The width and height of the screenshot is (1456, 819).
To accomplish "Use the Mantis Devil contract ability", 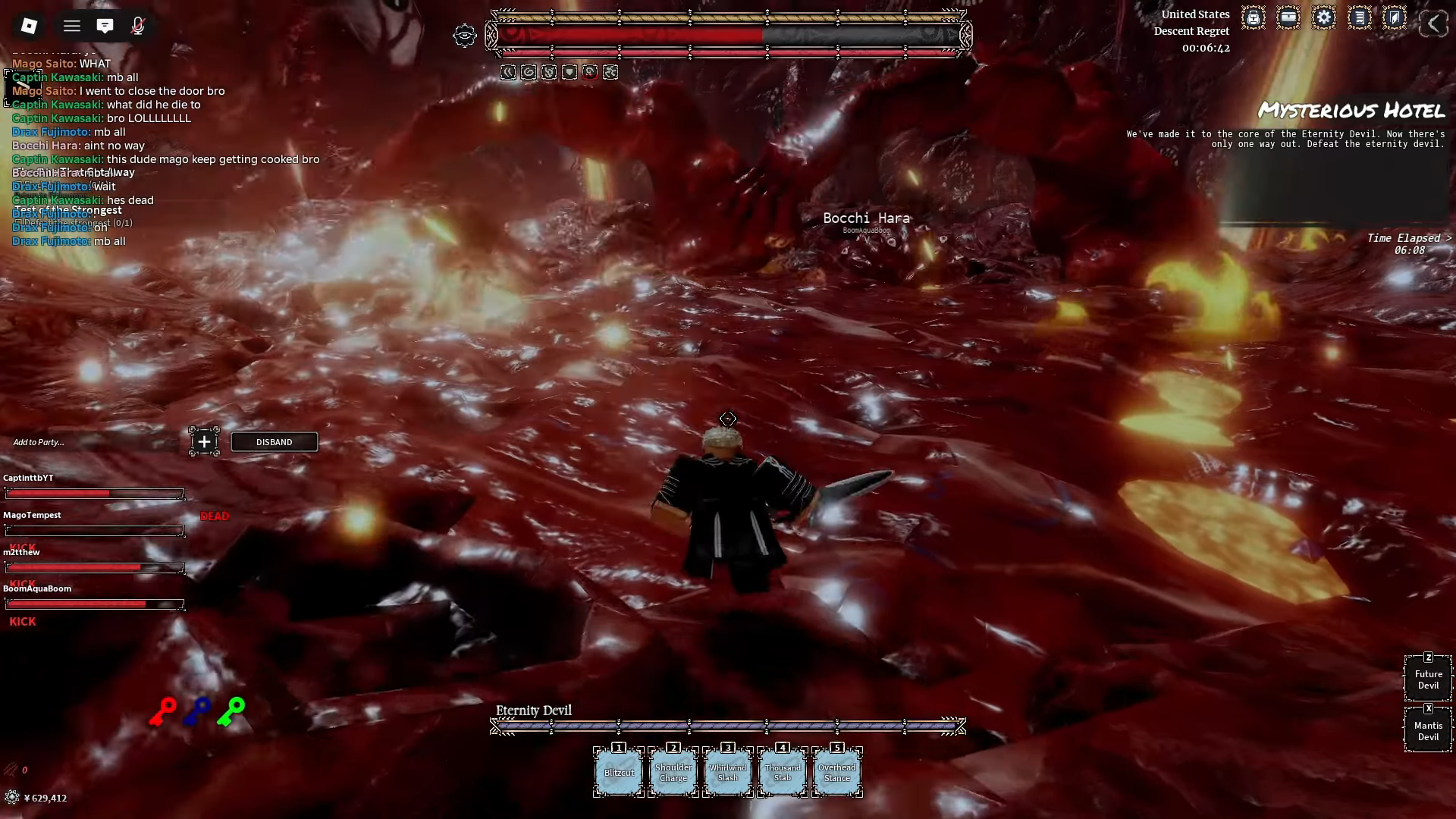I will click(x=1428, y=731).
